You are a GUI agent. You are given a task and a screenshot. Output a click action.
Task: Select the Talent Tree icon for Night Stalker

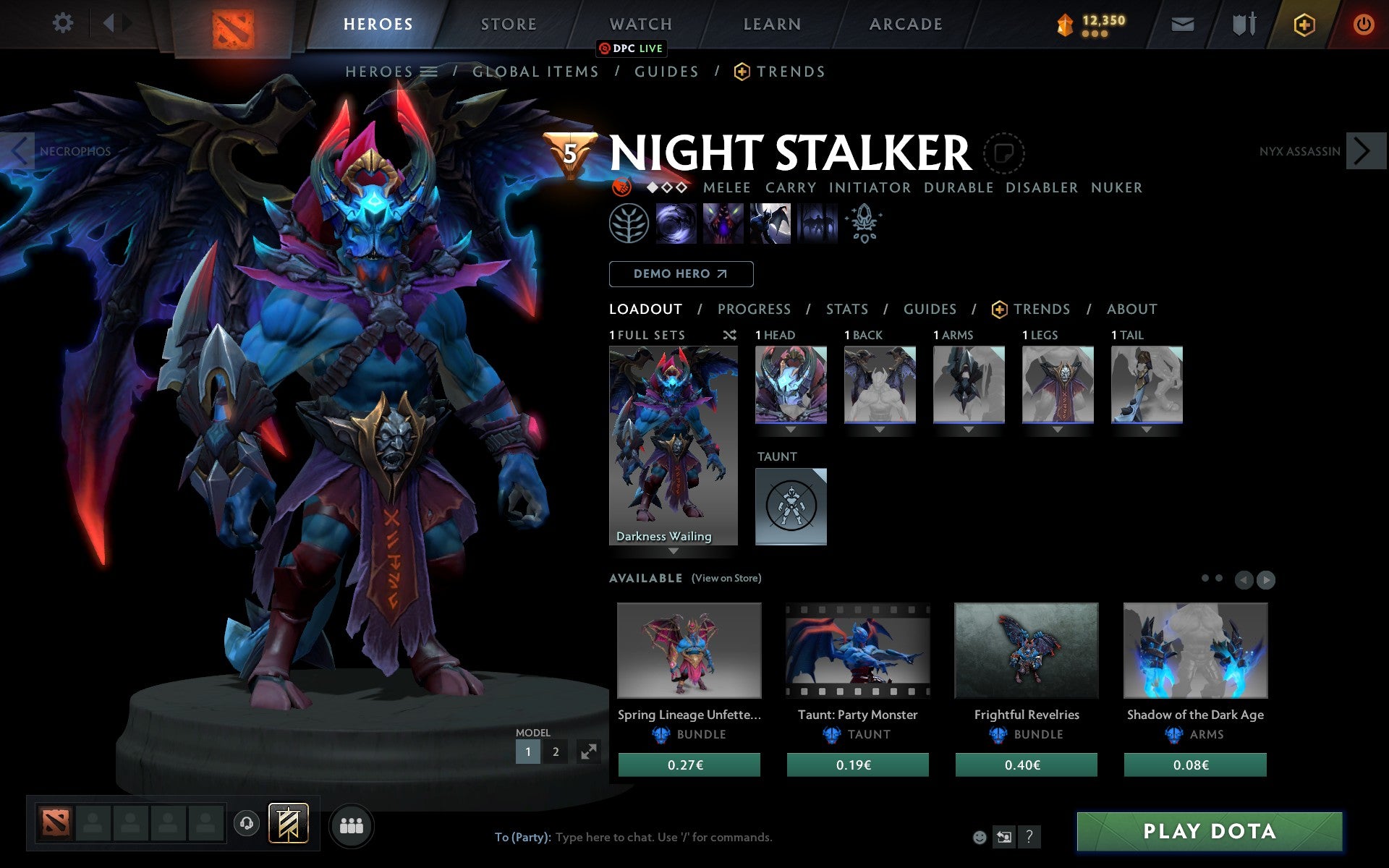coord(629,223)
